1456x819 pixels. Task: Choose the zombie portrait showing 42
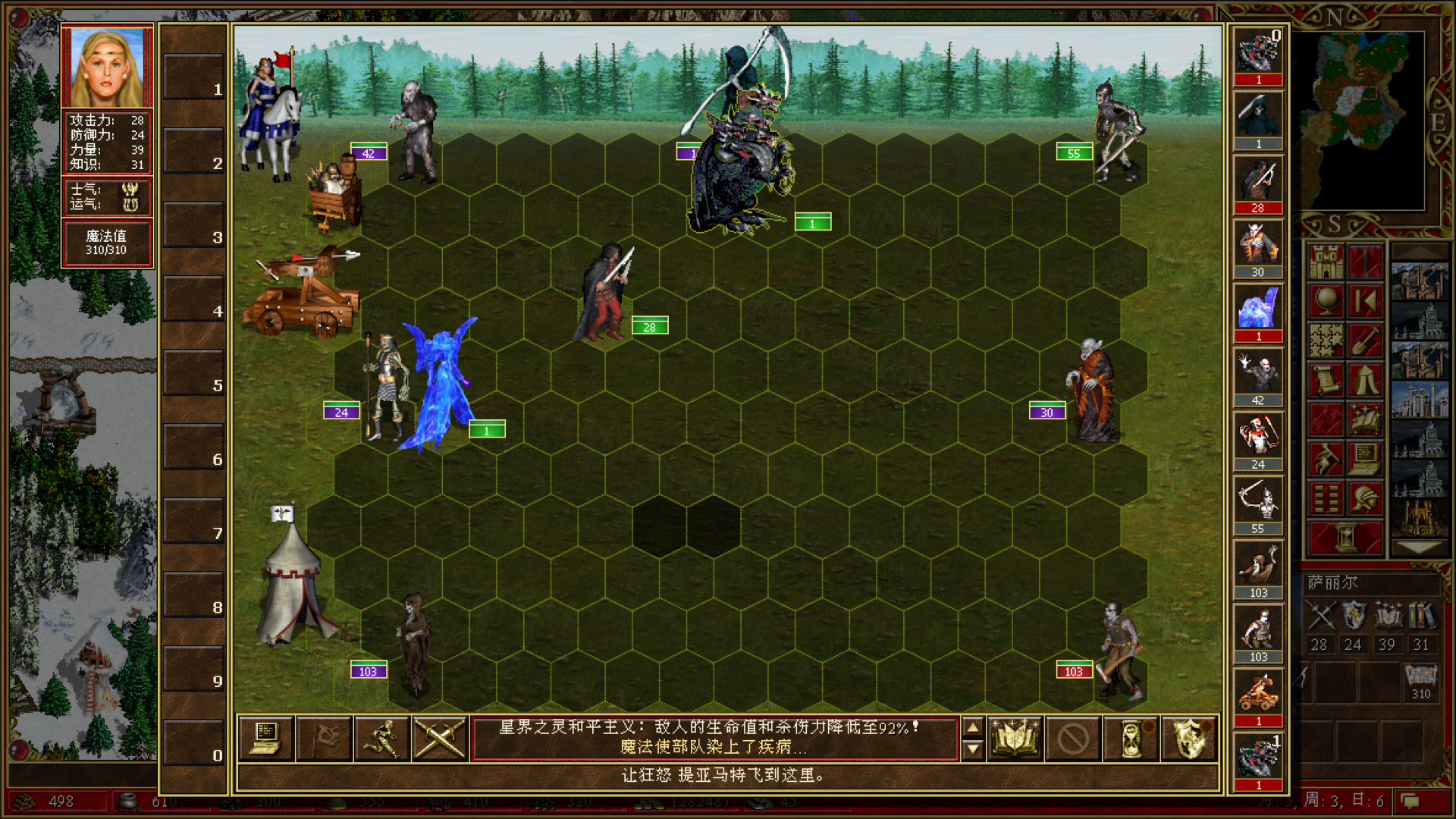1258,372
